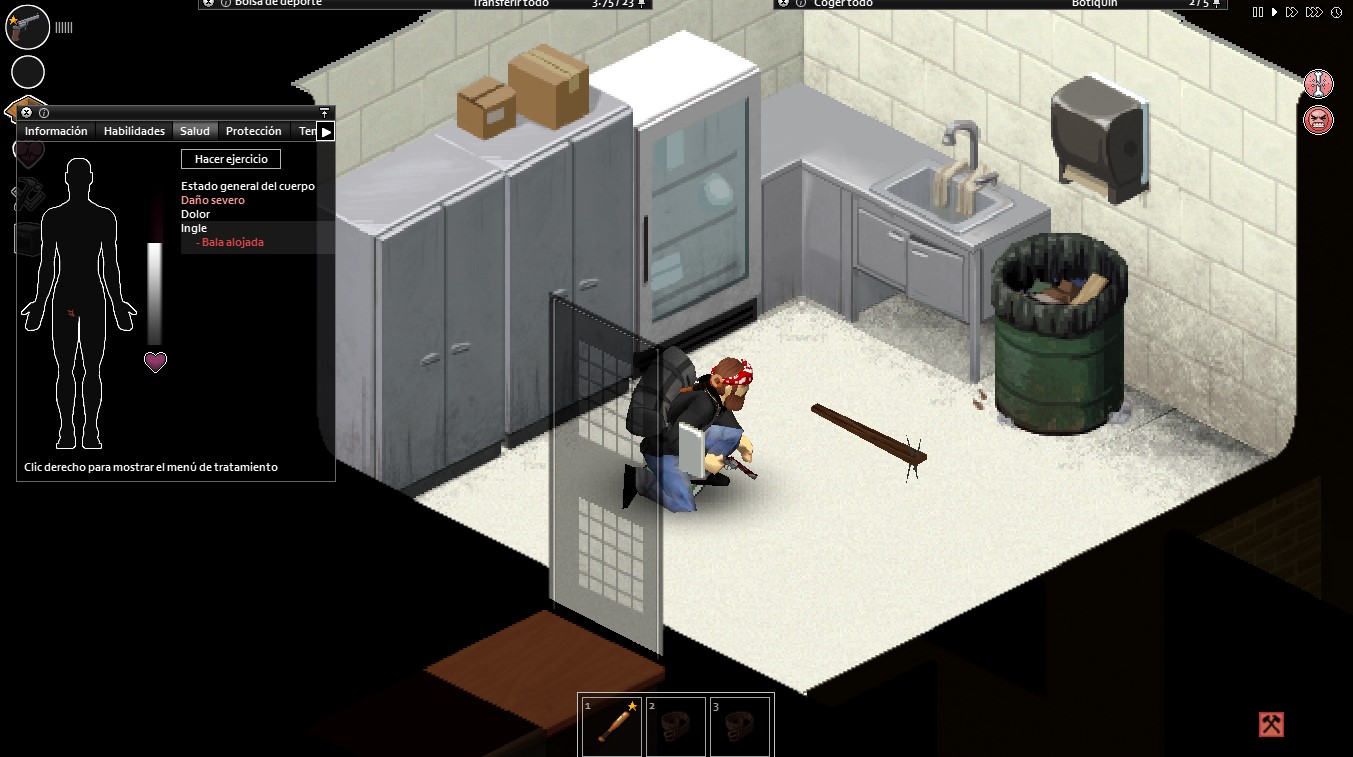Select the equipped pistol weapon slot
1353x757 pixels.
tap(27, 27)
